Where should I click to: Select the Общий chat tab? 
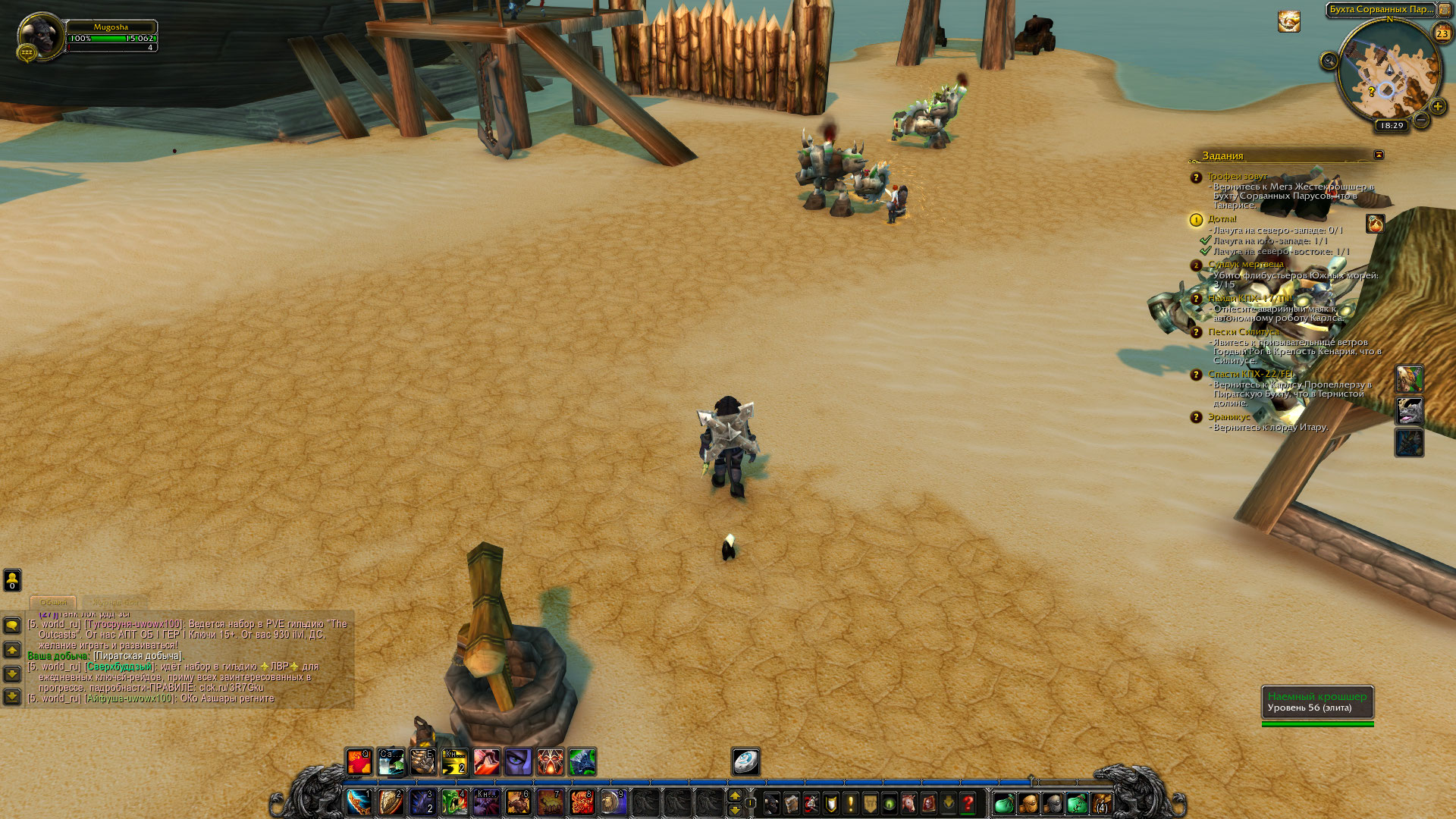point(53,602)
